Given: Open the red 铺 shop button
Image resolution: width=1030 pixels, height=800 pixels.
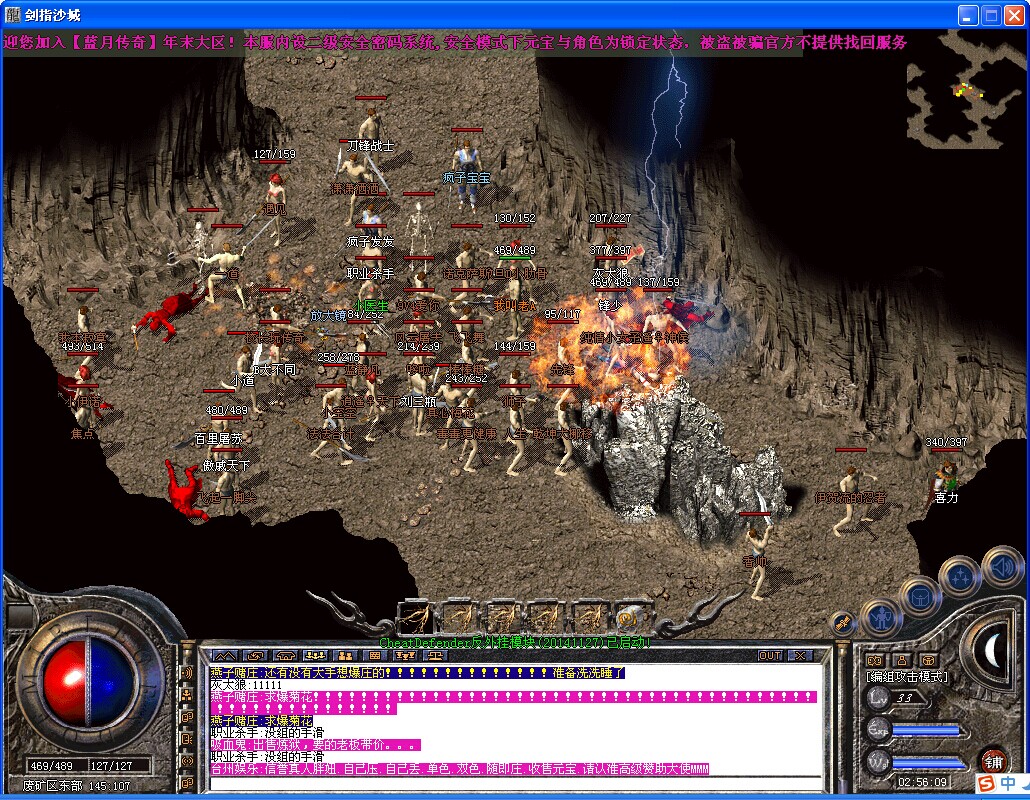Looking at the screenshot, I should tap(992, 760).
